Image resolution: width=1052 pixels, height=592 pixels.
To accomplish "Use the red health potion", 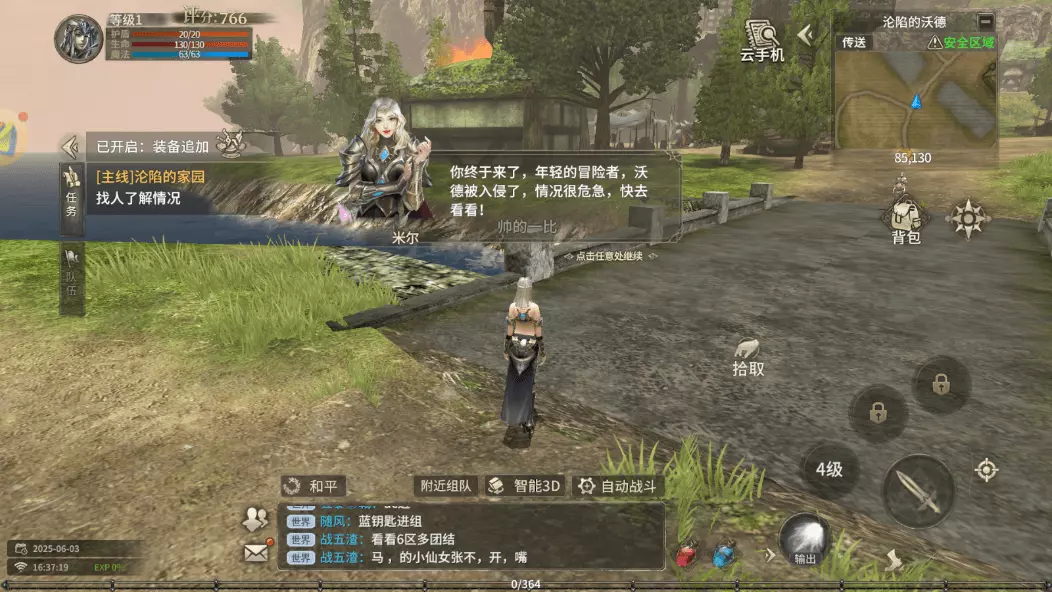I will click(686, 556).
